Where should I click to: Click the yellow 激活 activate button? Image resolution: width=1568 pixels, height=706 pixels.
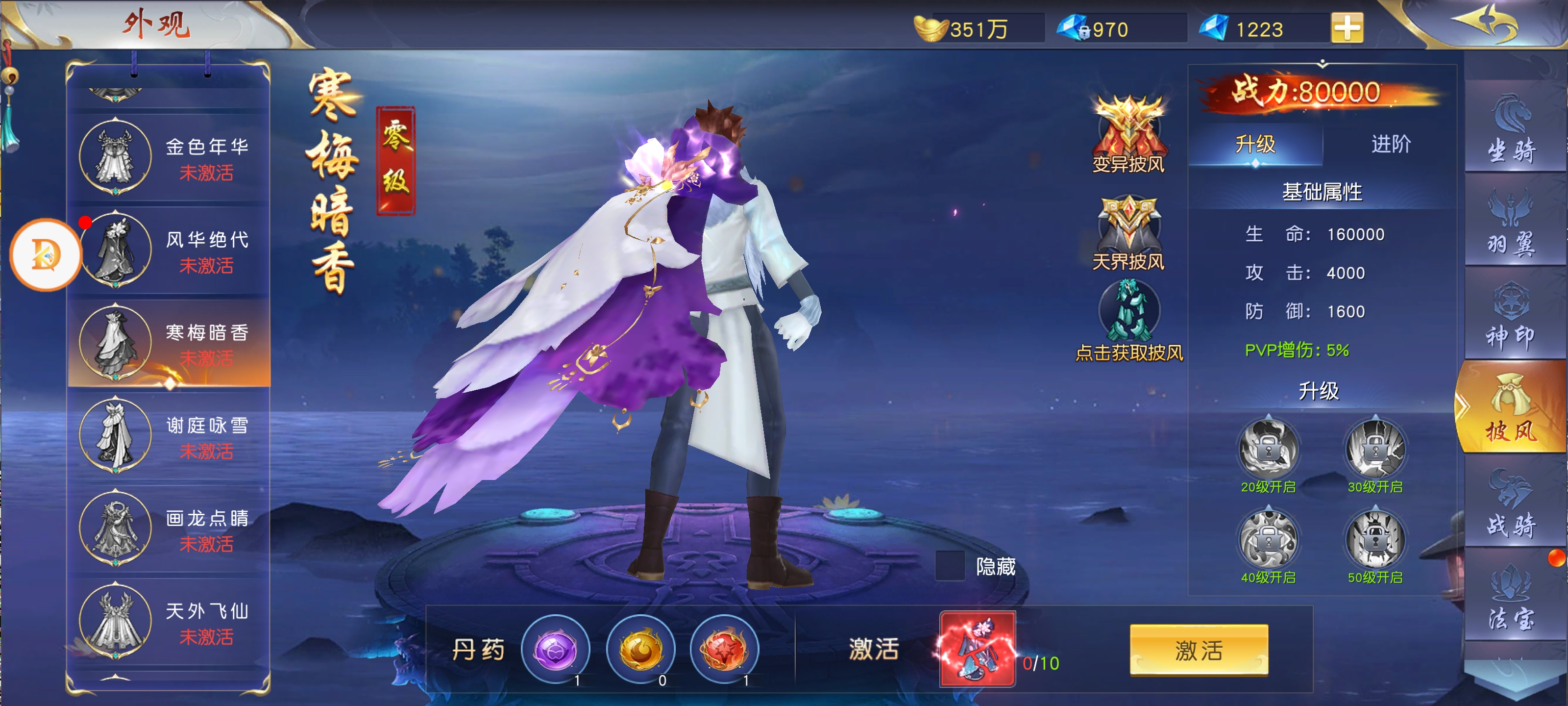pos(1199,650)
